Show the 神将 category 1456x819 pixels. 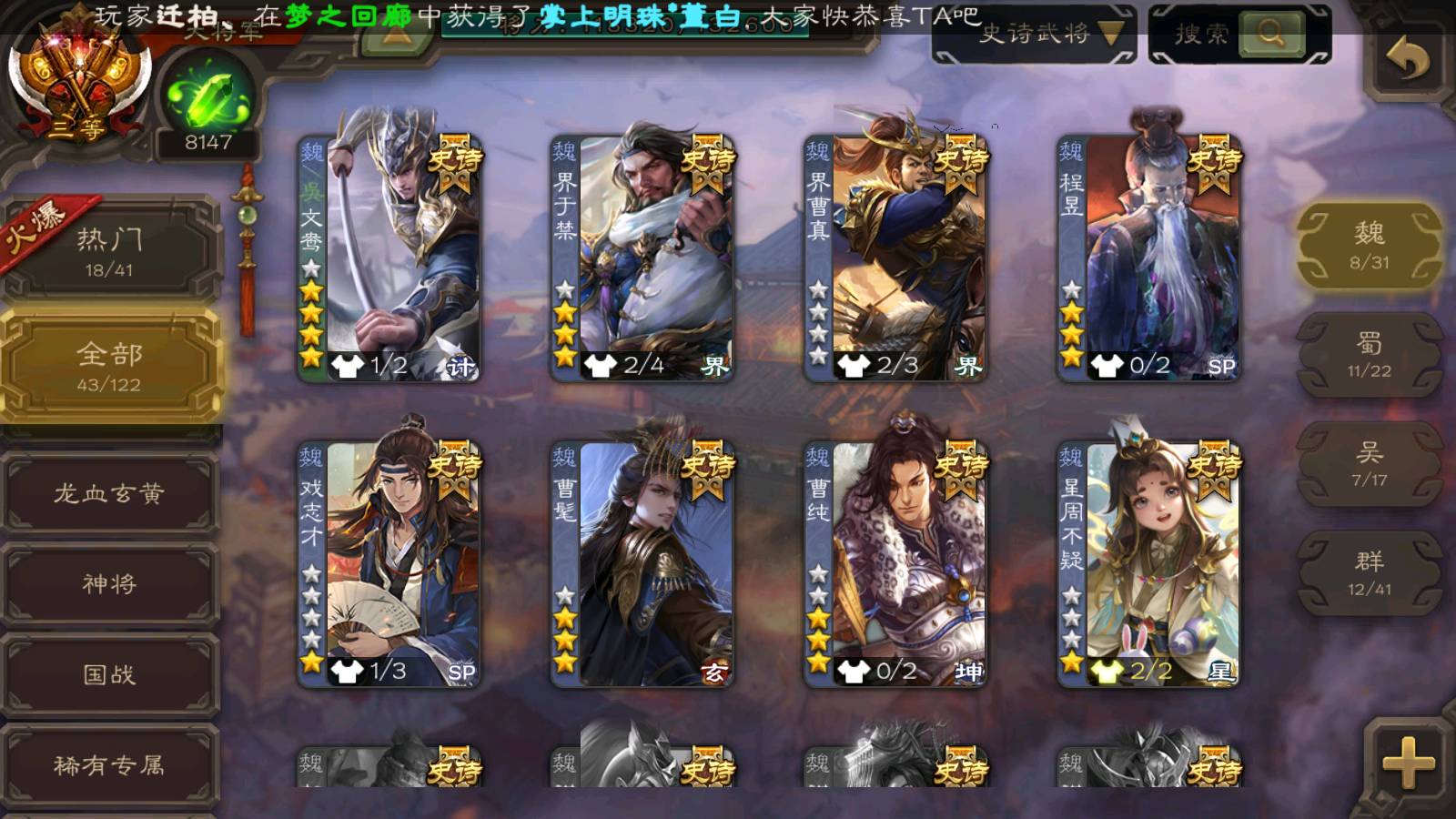[109, 583]
